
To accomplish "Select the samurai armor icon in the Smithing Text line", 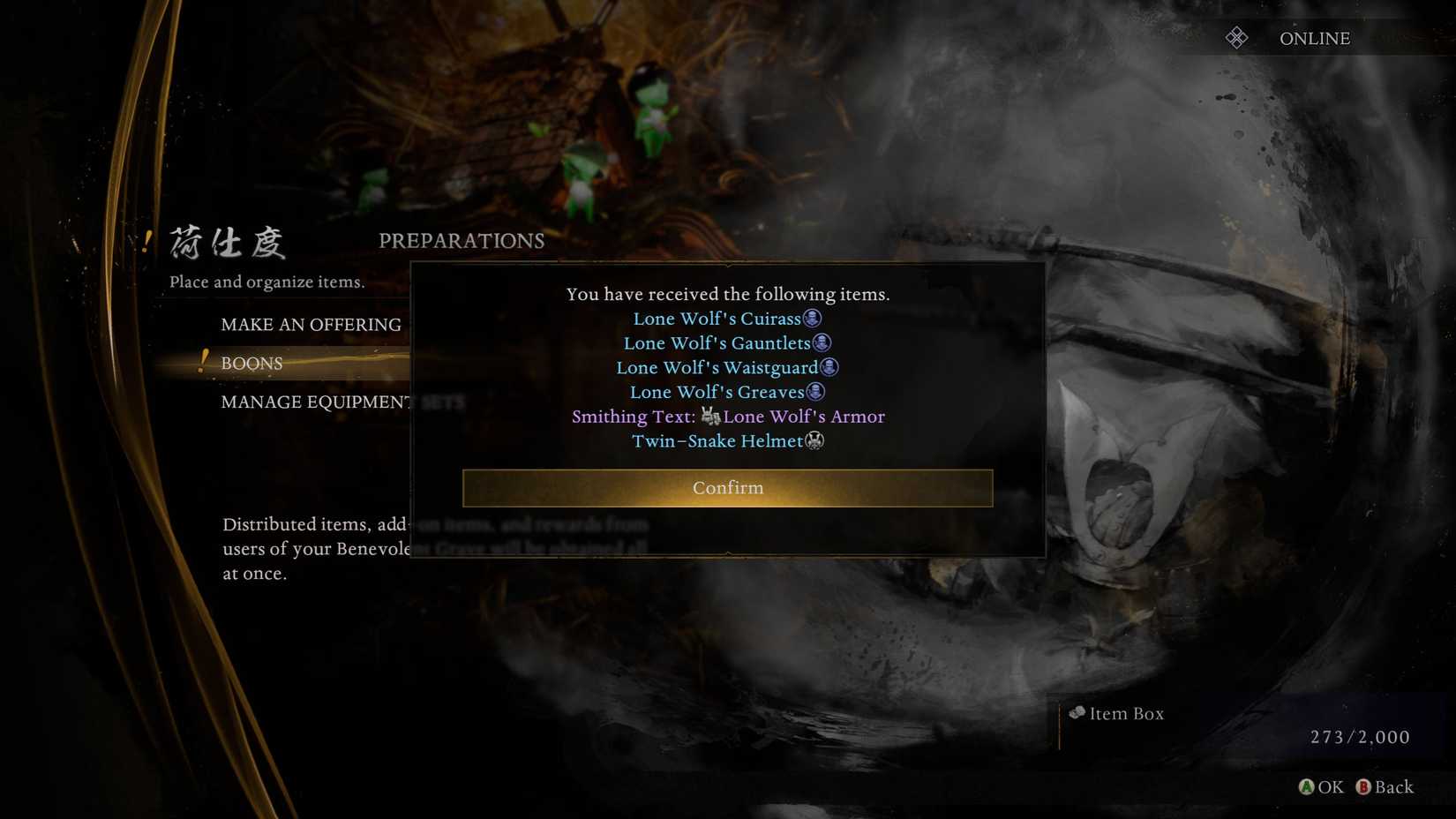I will click(x=710, y=417).
